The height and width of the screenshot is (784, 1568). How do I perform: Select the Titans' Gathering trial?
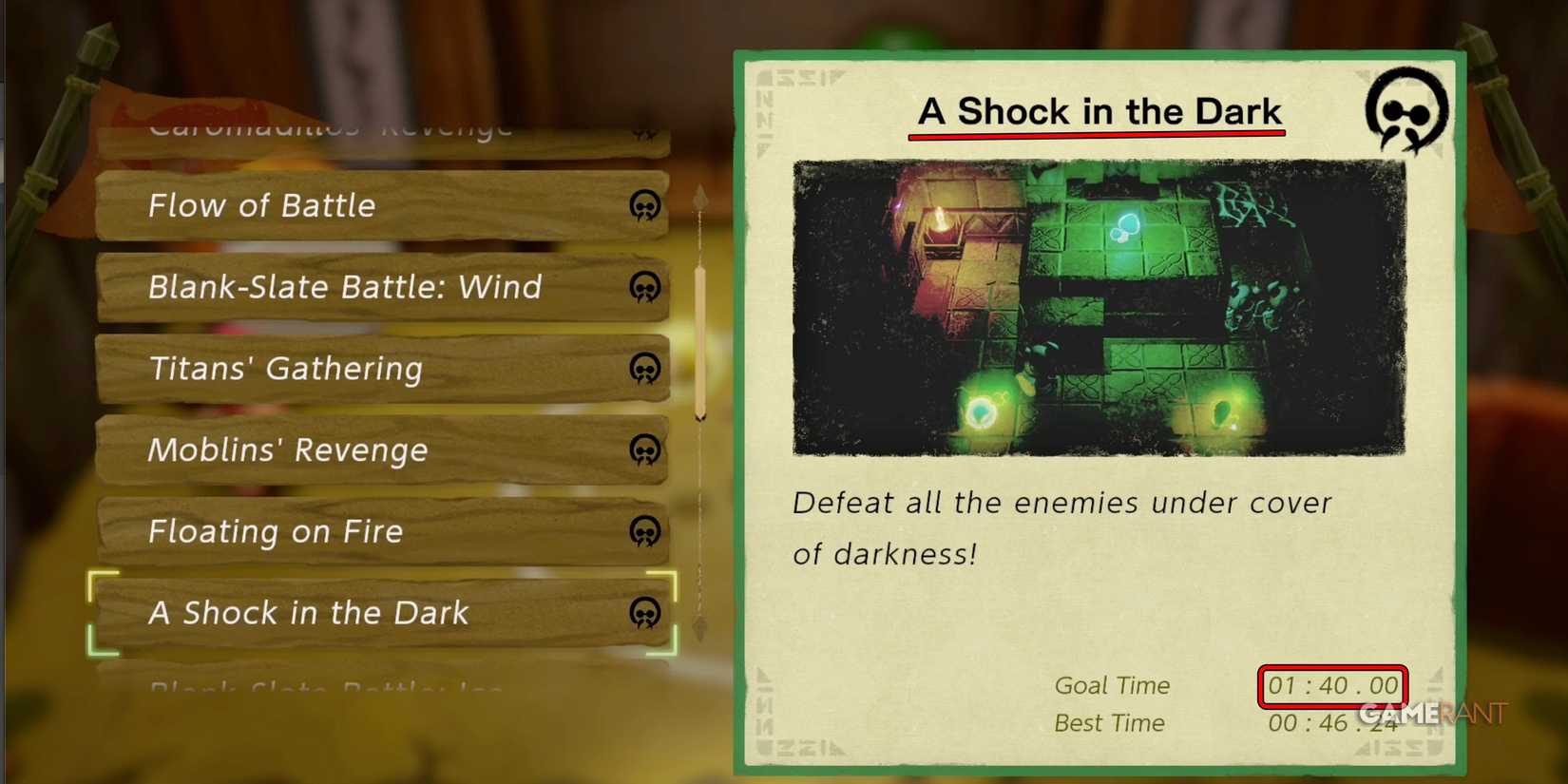coord(333,370)
